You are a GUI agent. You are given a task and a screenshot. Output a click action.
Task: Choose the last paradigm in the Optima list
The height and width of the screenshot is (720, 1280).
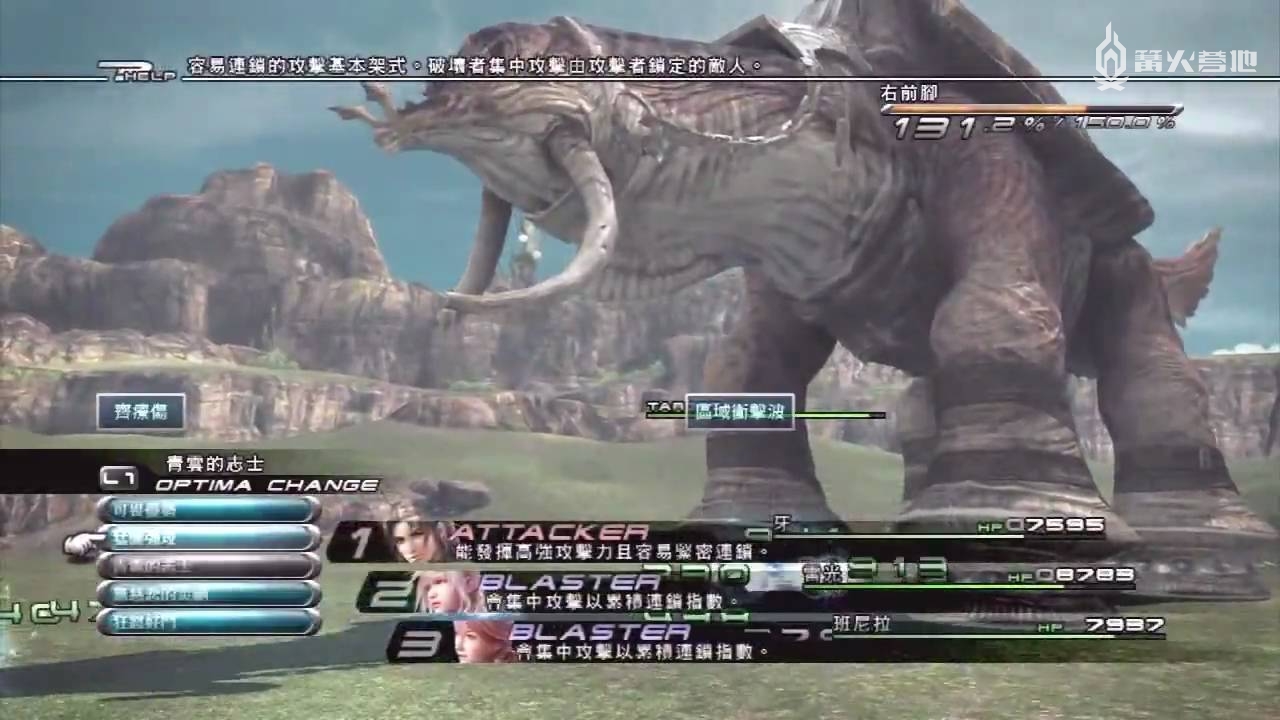click(x=208, y=622)
